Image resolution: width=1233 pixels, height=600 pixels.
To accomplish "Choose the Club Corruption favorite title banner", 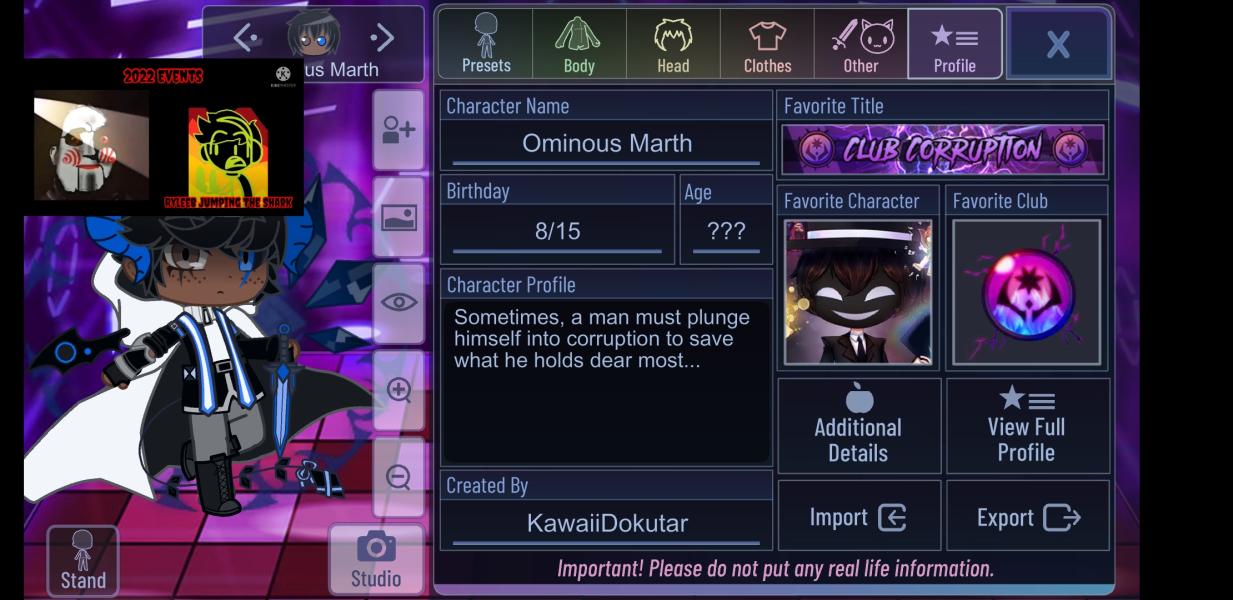I will coord(943,150).
